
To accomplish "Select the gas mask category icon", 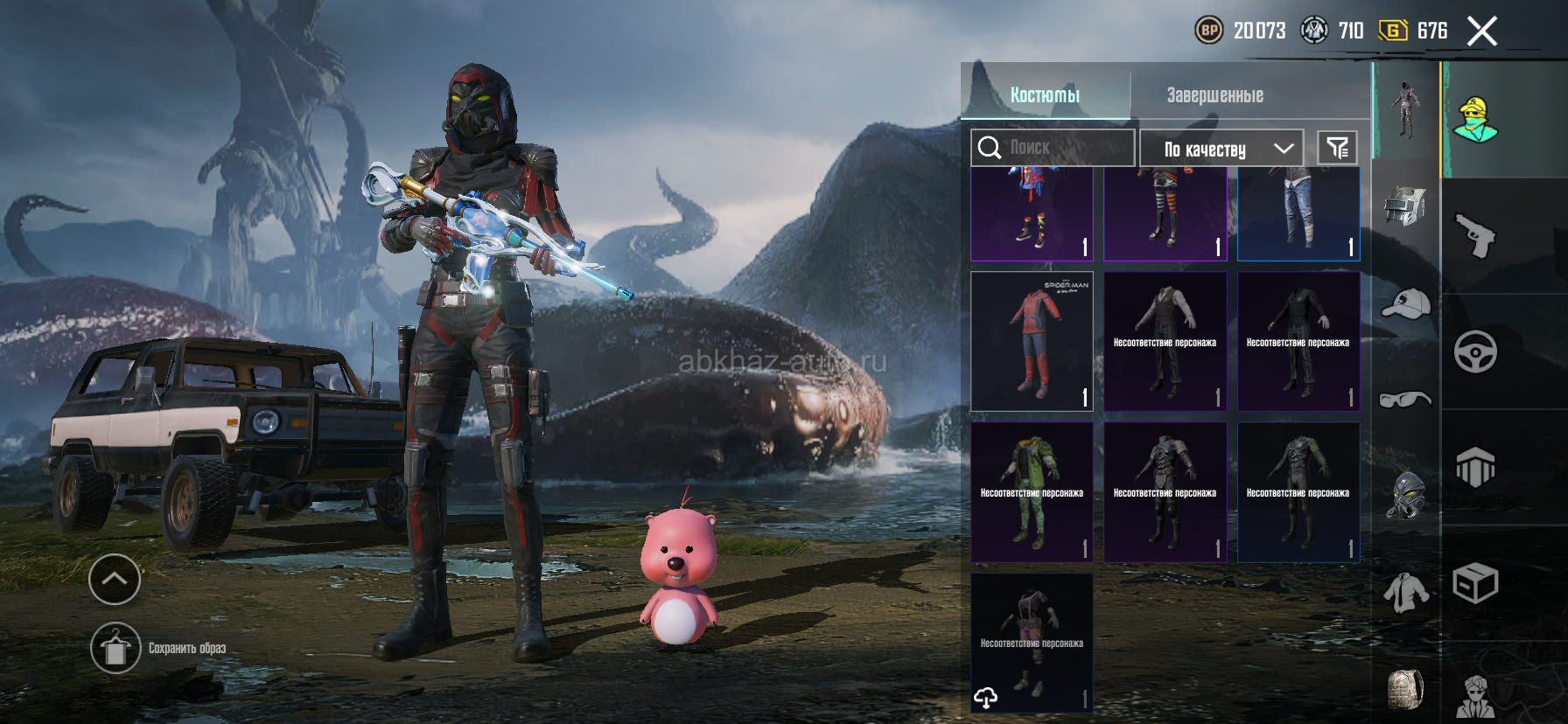I will [1405, 495].
